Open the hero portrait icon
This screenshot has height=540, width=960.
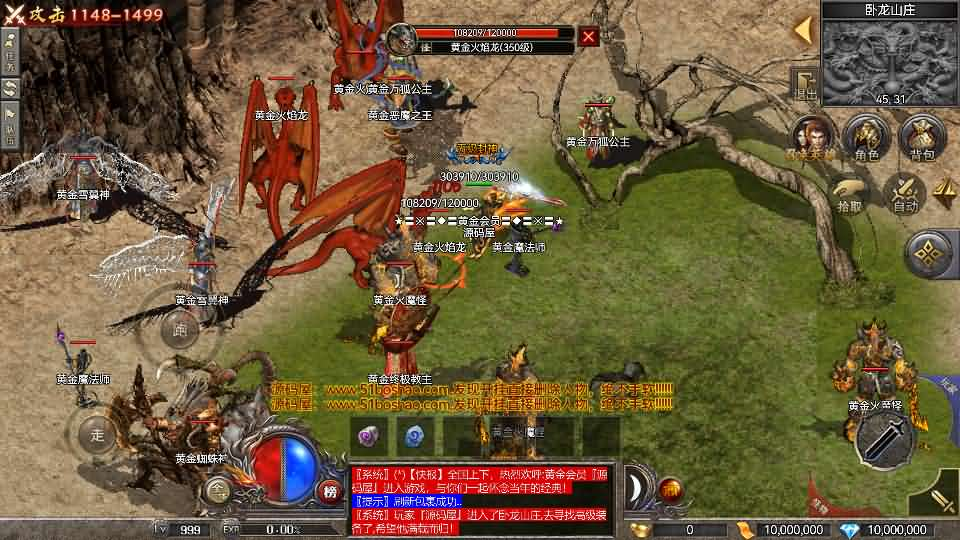pos(812,137)
